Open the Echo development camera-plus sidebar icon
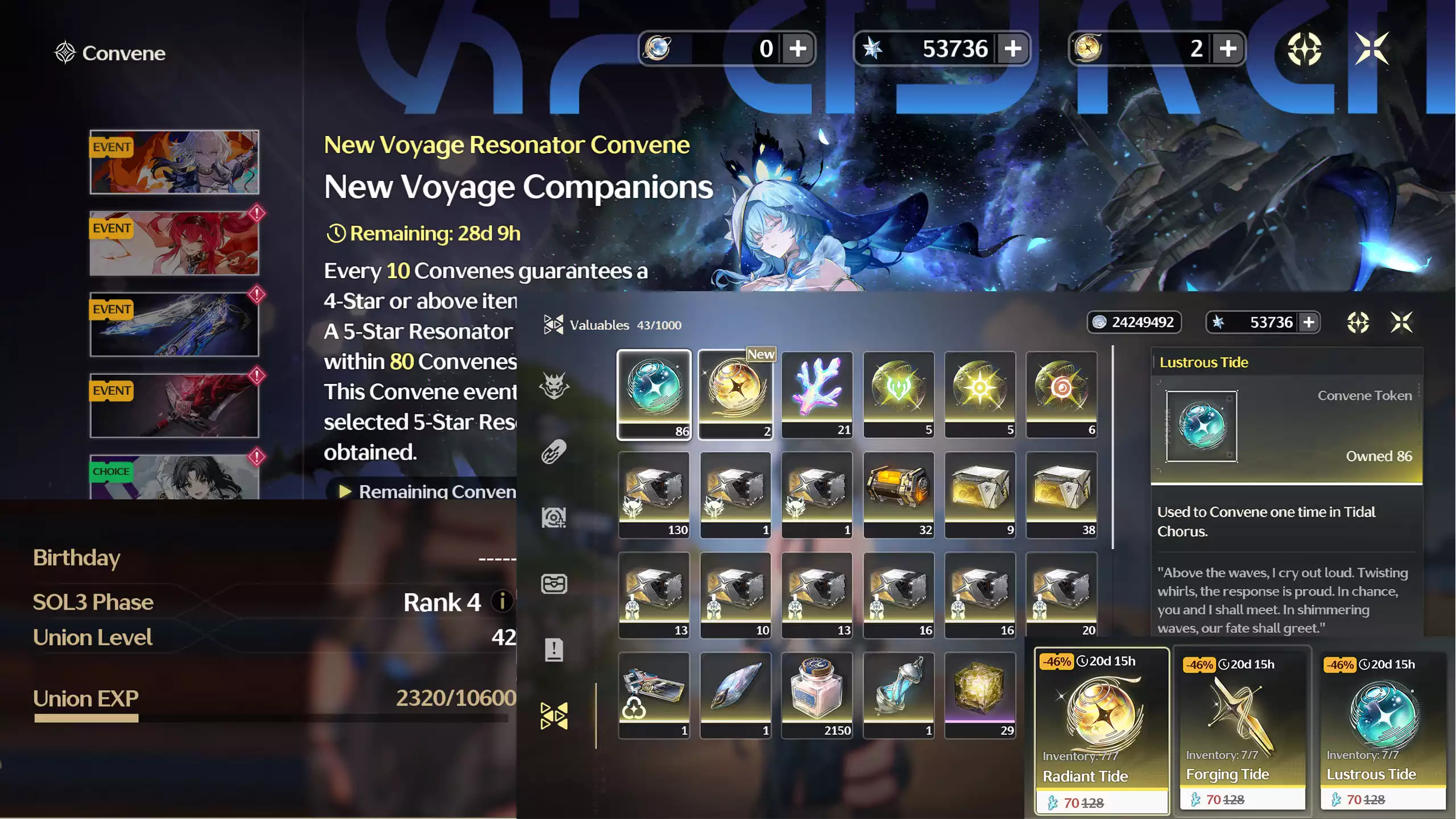The height and width of the screenshot is (819, 1456). [554, 516]
